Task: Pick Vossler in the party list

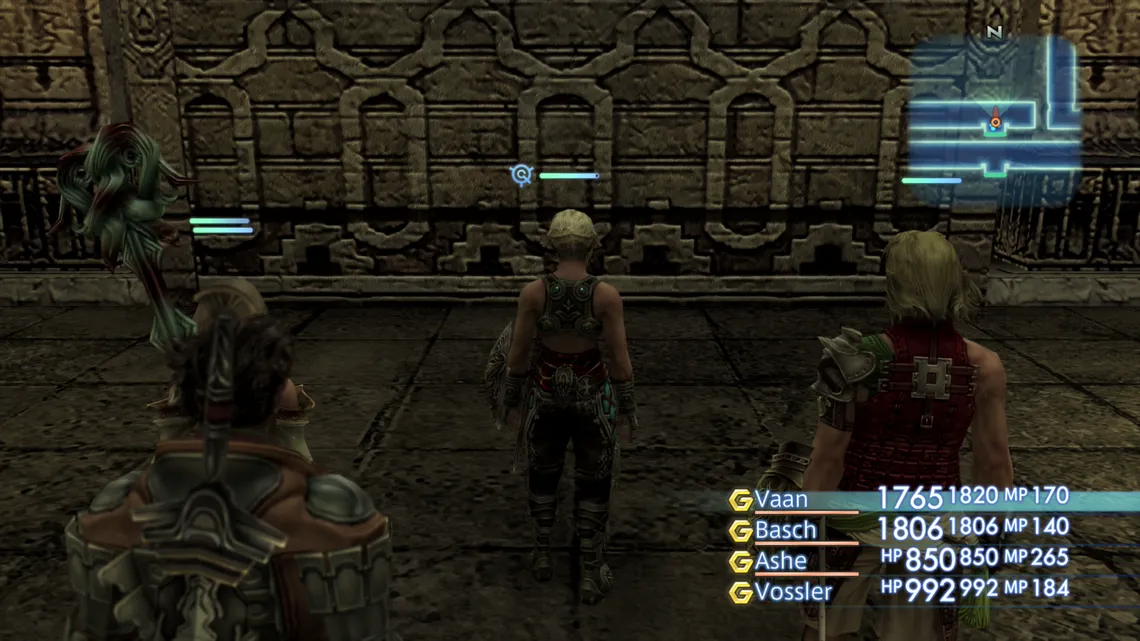Action: click(793, 592)
